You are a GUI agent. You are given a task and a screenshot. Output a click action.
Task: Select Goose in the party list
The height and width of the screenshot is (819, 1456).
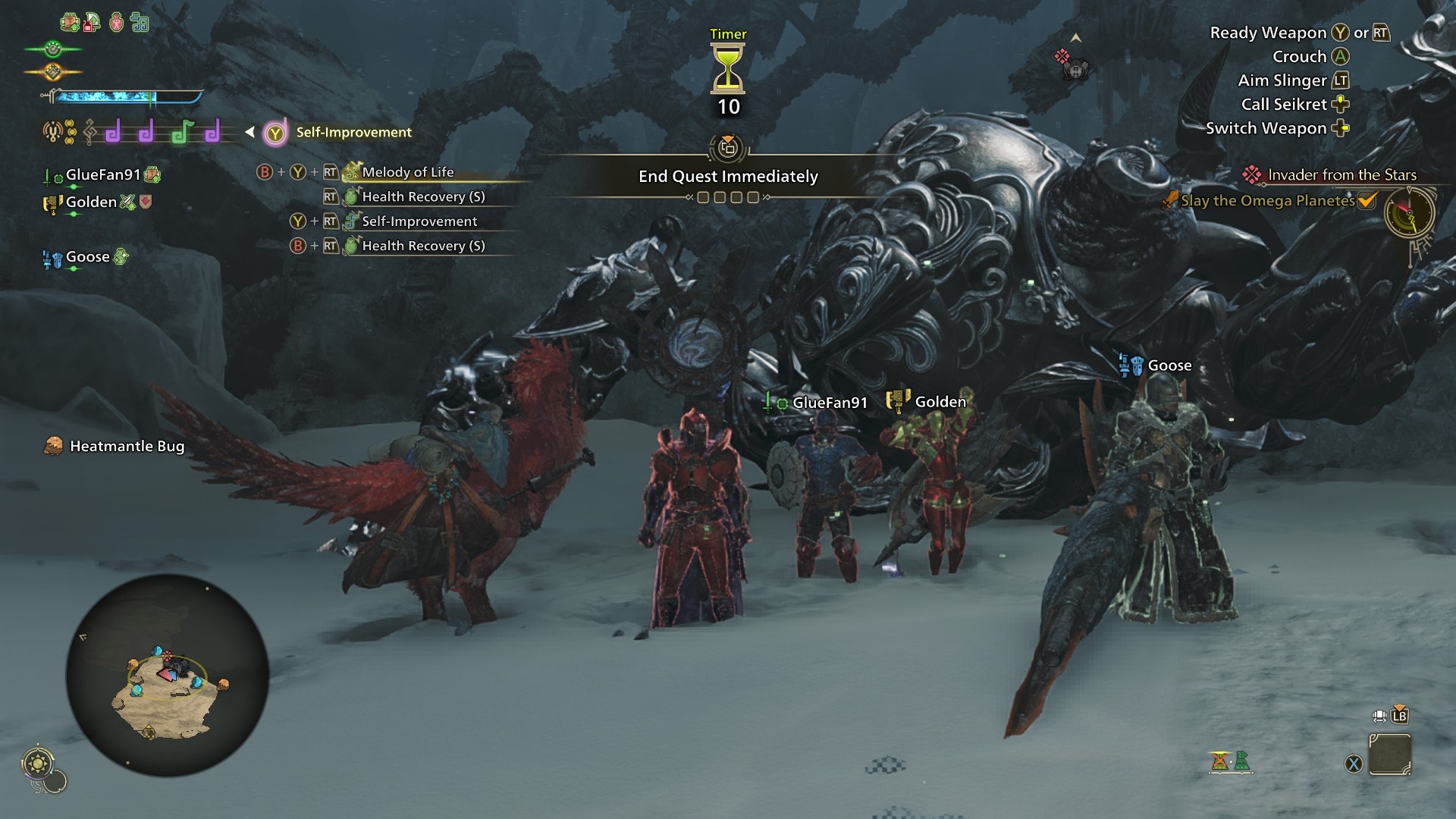click(87, 257)
